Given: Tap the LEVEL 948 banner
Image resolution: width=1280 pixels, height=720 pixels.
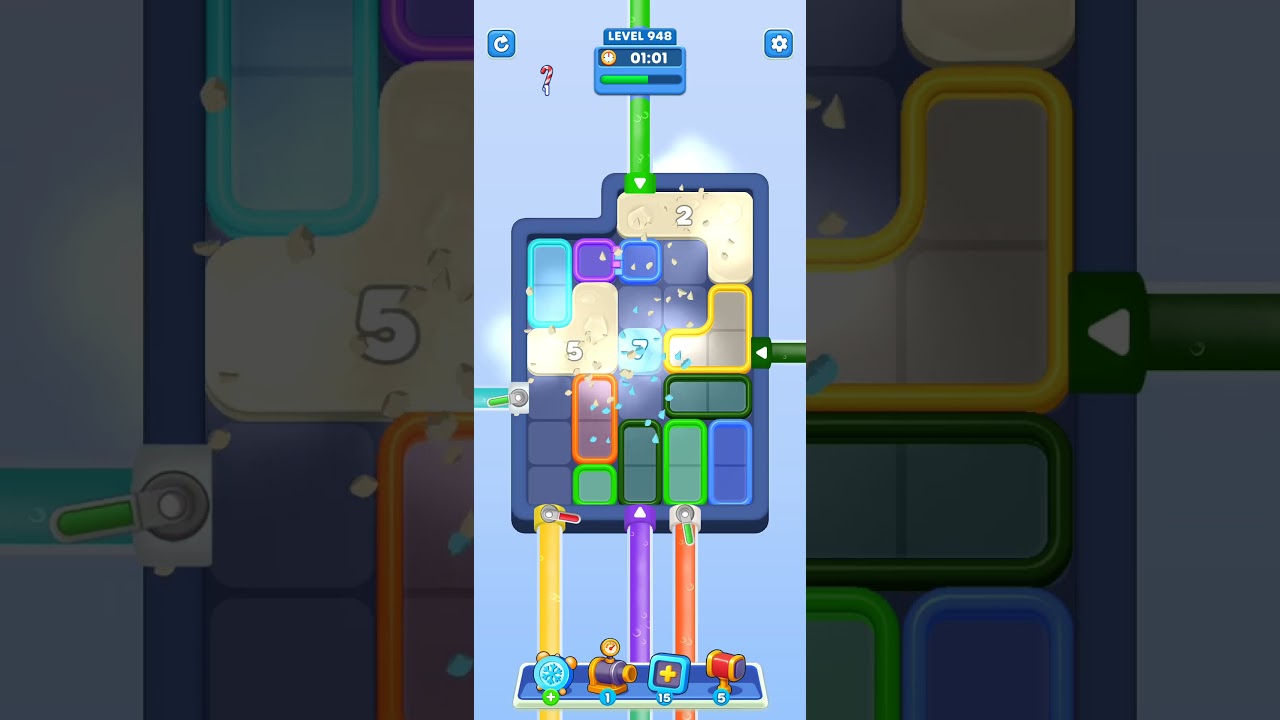Looking at the screenshot, I should (x=640, y=35).
